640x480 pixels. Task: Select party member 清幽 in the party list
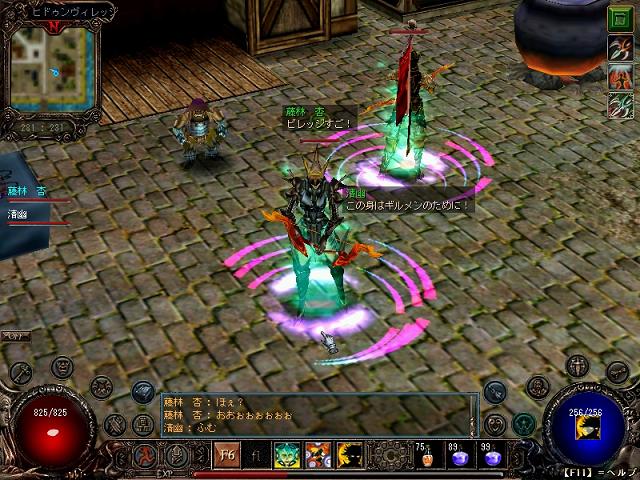coord(22,213)
